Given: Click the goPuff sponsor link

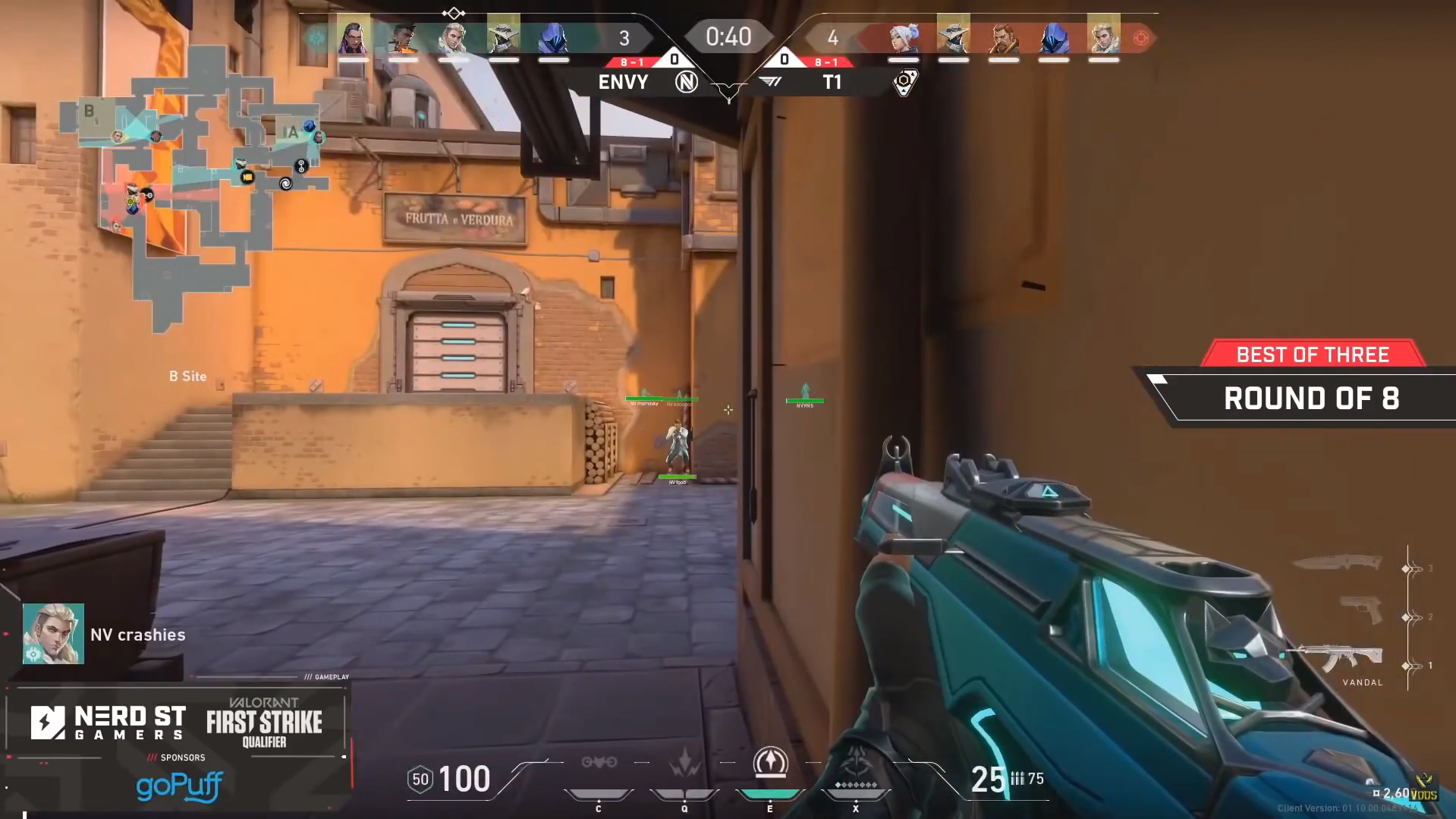Looking at the screenshot, I should (178, 786).
